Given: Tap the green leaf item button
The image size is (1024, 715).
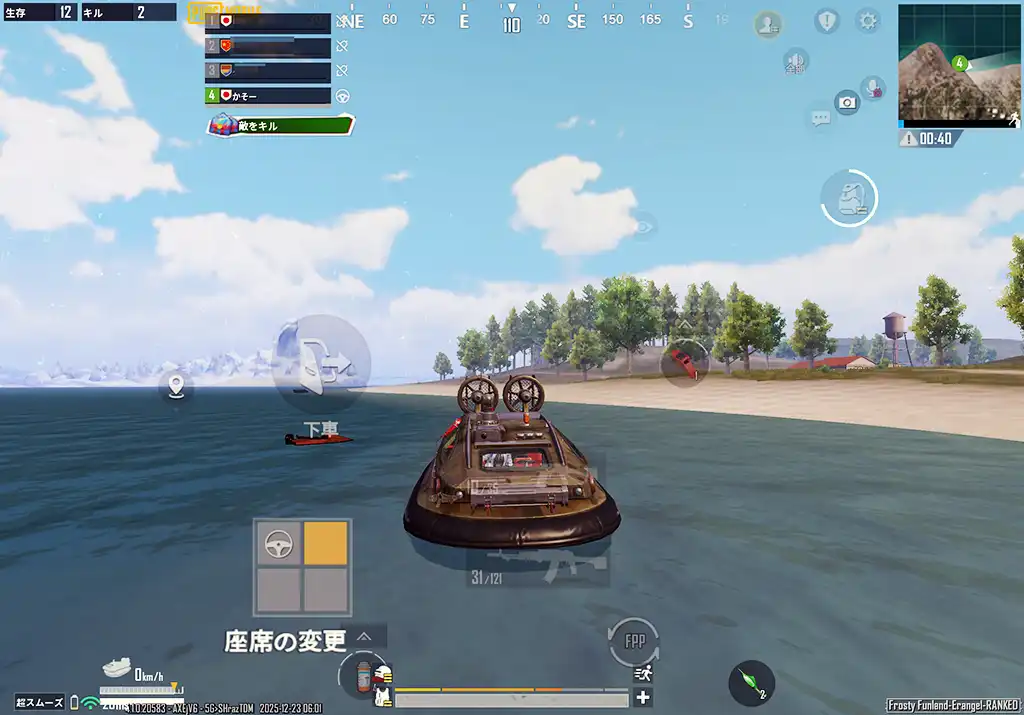Looking at the screenshot, I should click(751, 683).
